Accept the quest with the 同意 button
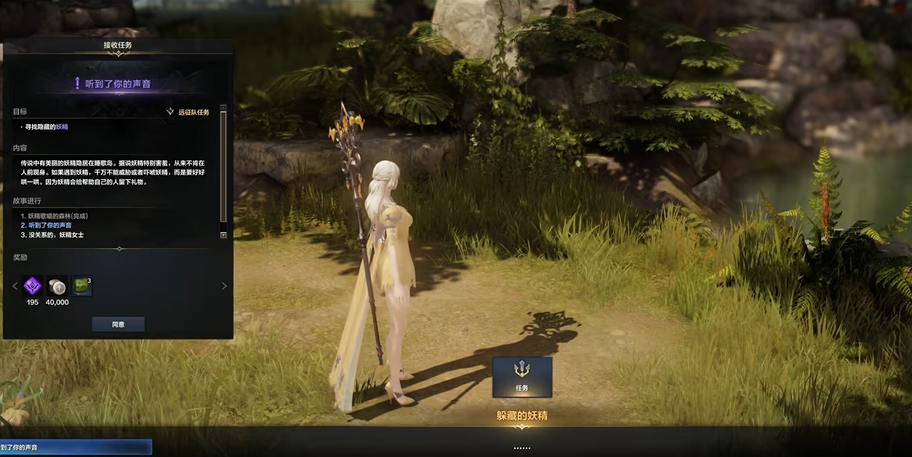This screenshot has height=457, width=912. click(118, 324)
